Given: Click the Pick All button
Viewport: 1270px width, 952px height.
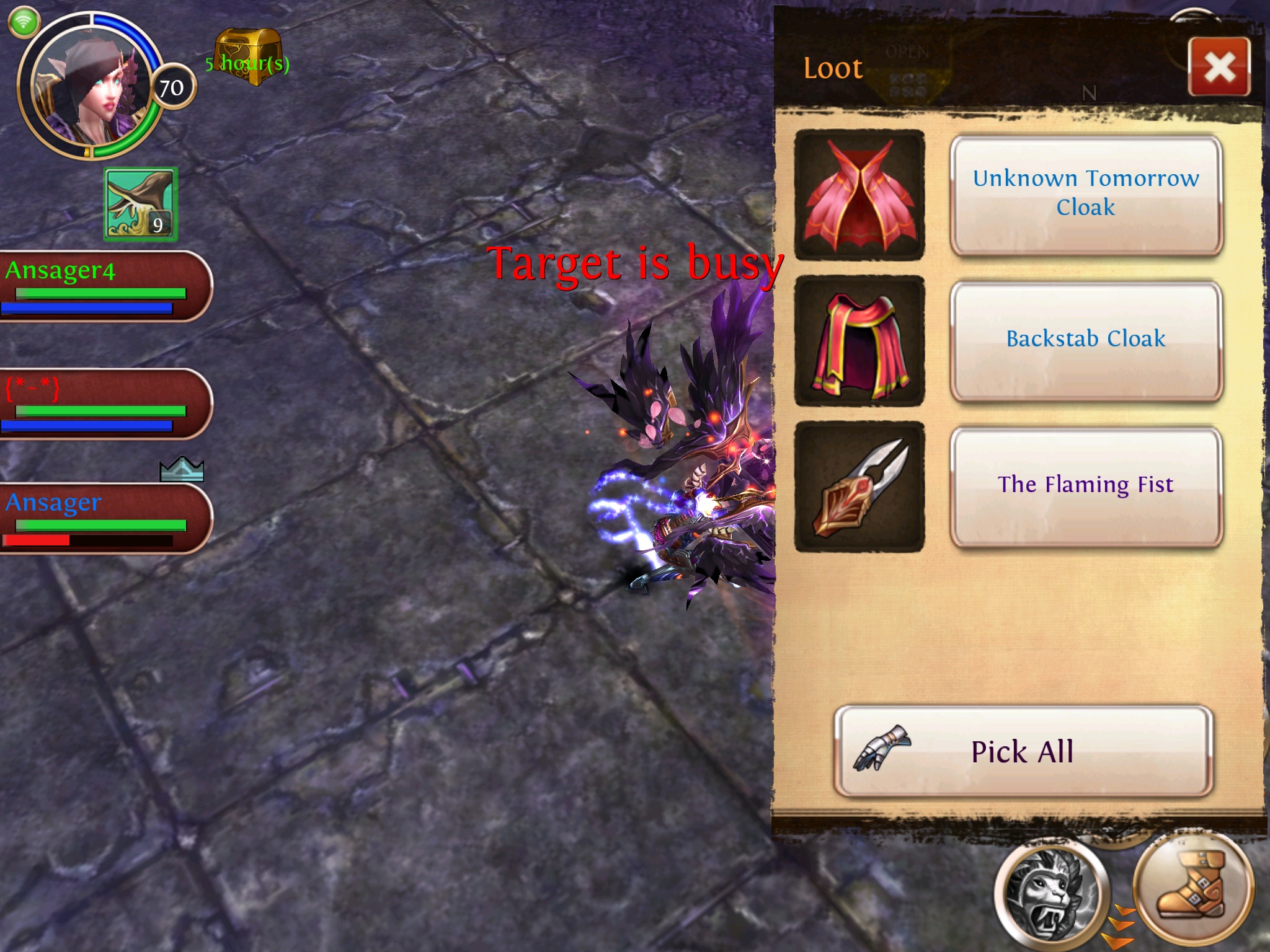Looking at the screenshot, I should [1023, 751].
